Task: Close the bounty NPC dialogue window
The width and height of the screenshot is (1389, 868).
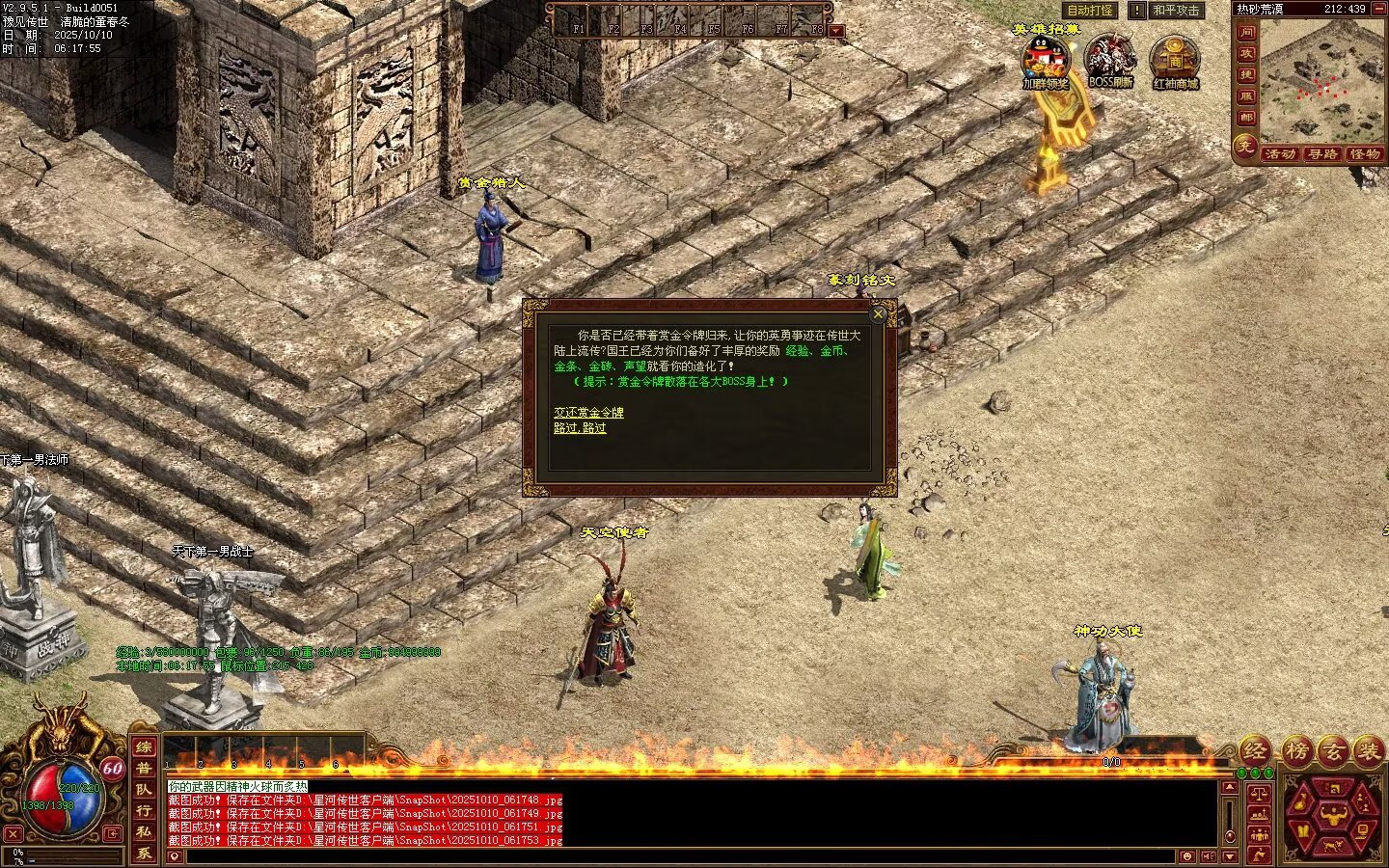Action: point(878,313)
